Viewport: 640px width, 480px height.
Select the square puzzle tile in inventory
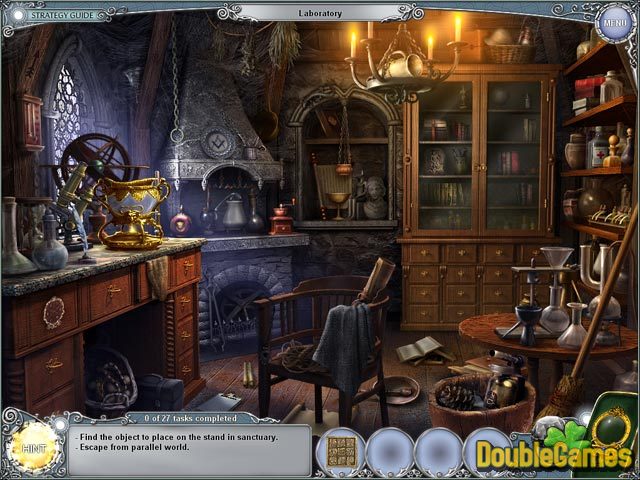tap(340, 451)
